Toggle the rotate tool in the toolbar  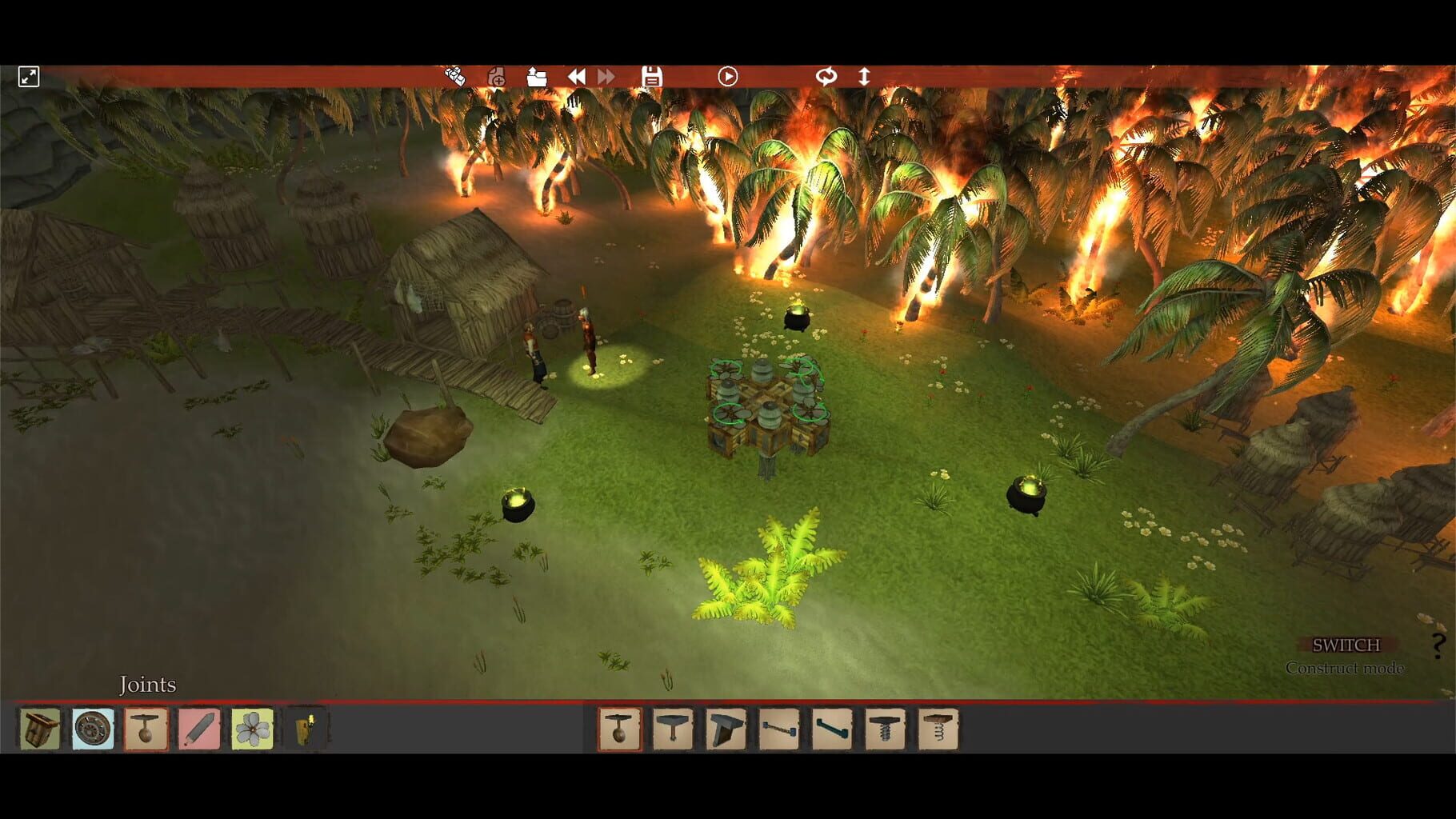pos(827,76)
